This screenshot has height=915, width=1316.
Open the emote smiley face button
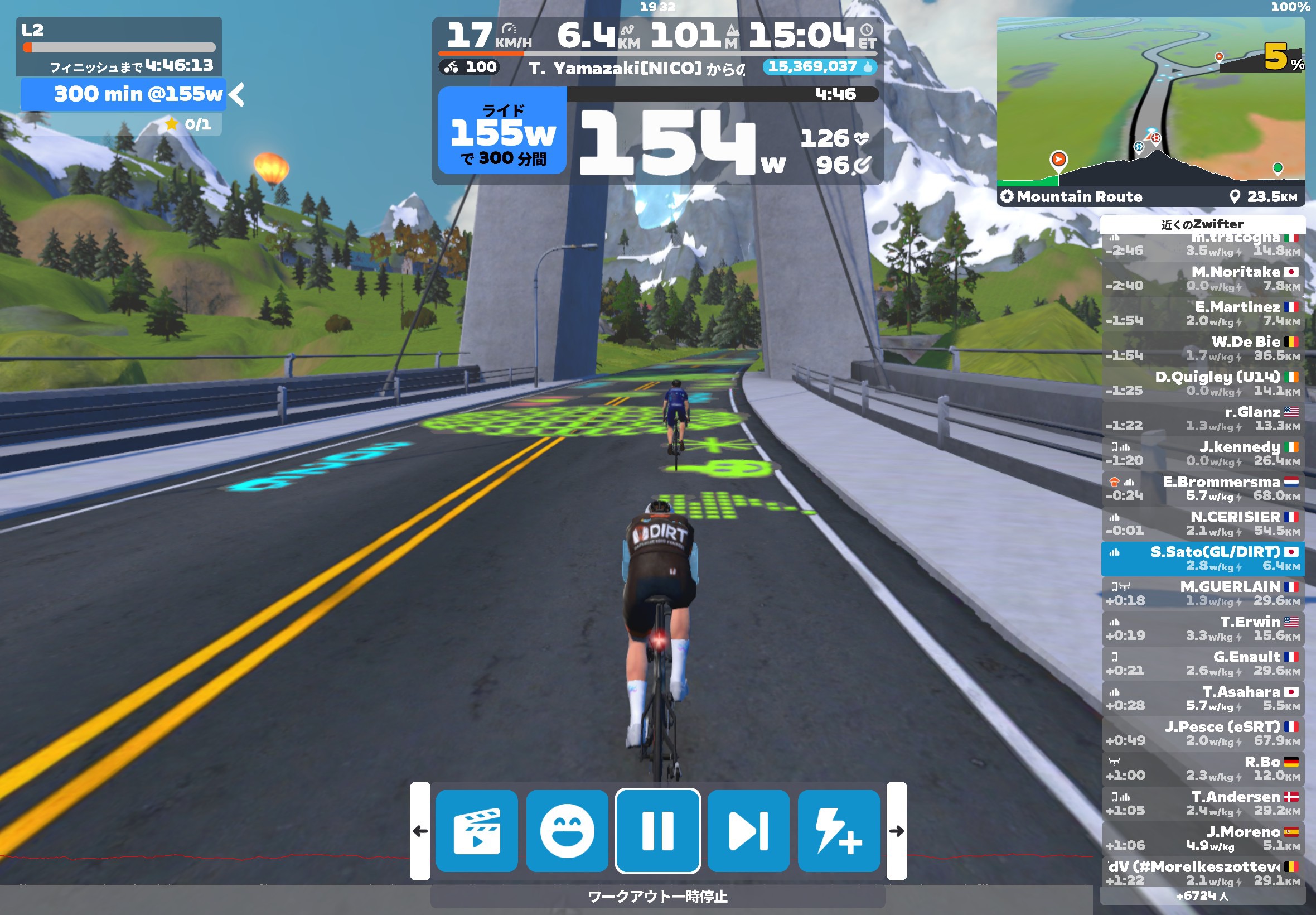(x=567, y=830)
